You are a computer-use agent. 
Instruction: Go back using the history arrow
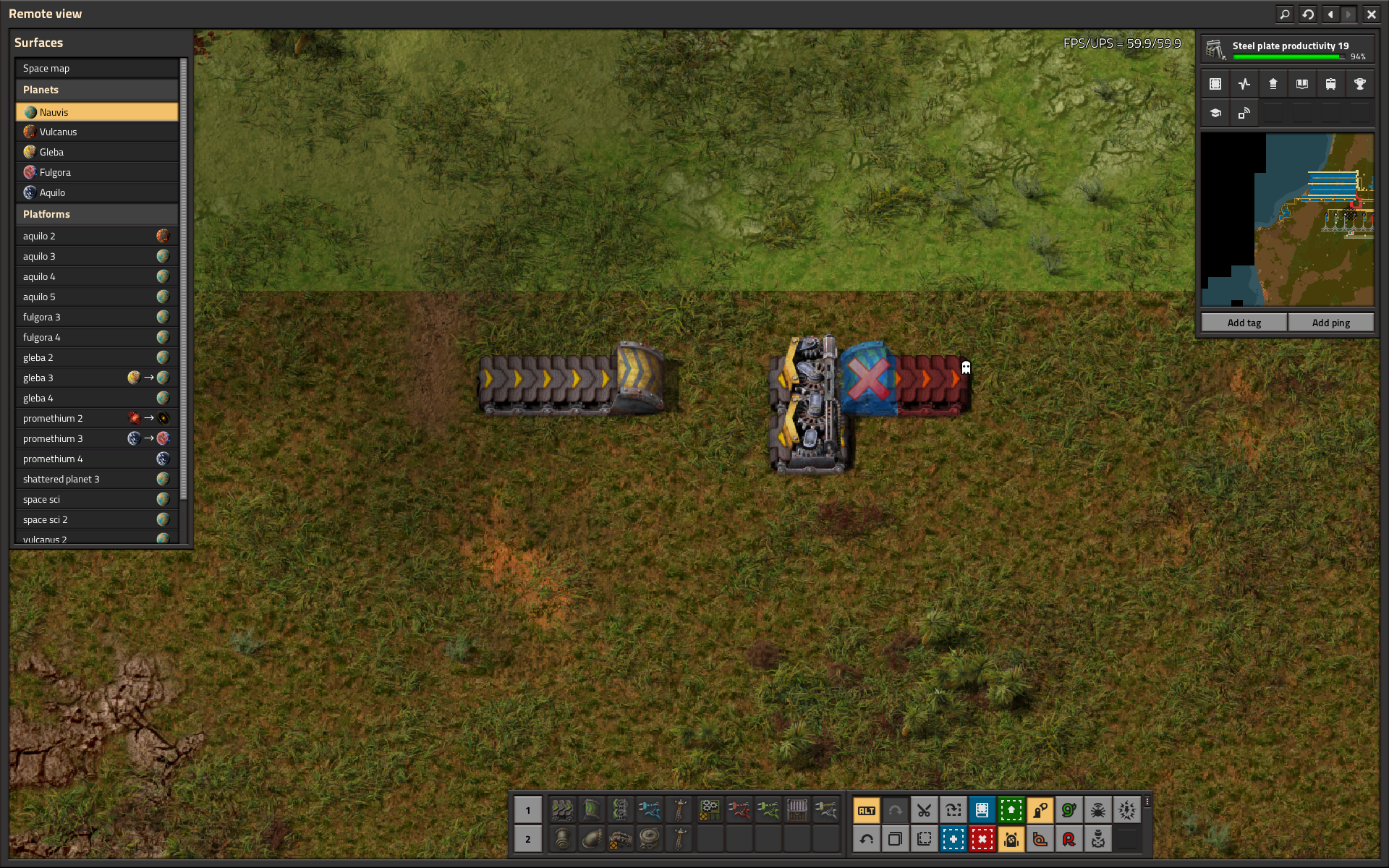pyautogui.click(x=1330, y=14)
